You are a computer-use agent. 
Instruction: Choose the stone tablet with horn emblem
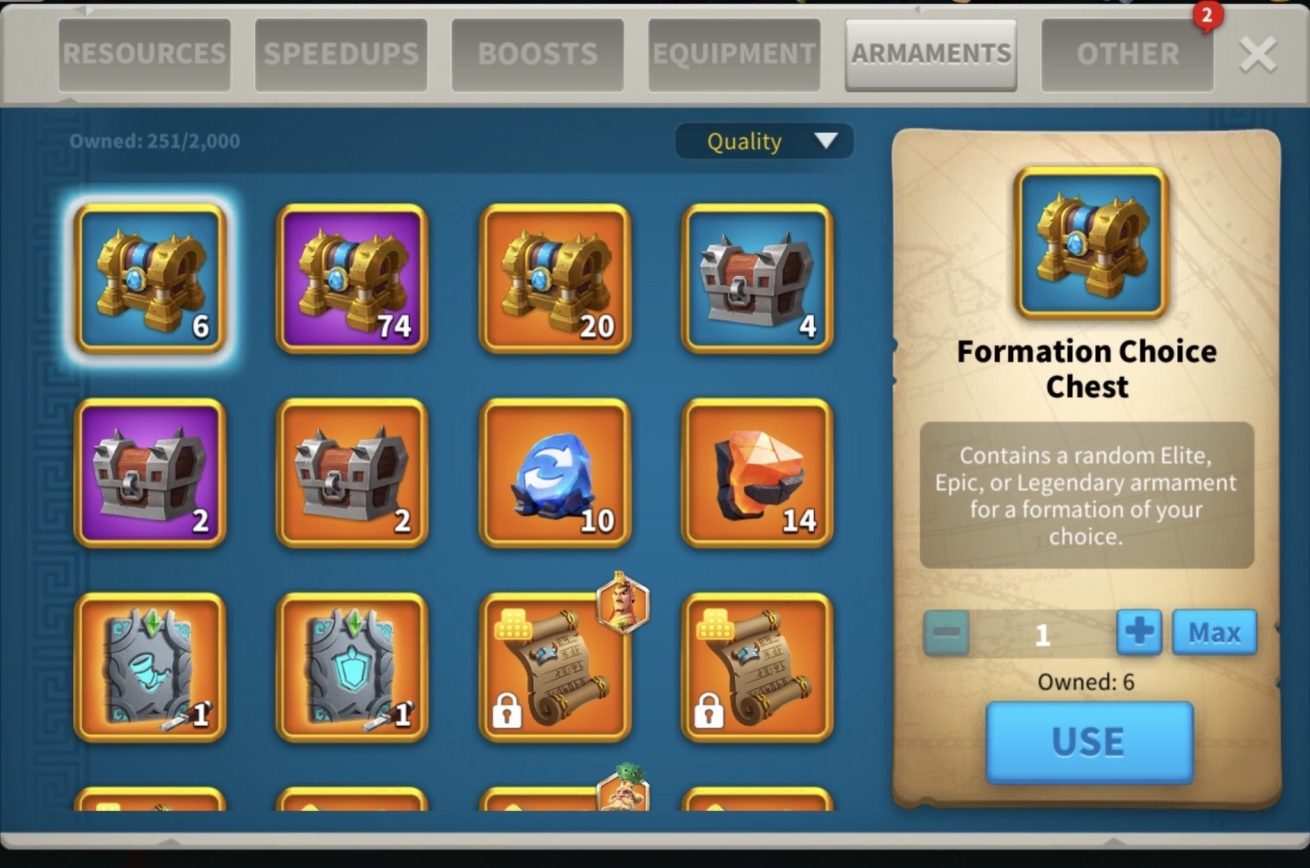pos(150,667)
